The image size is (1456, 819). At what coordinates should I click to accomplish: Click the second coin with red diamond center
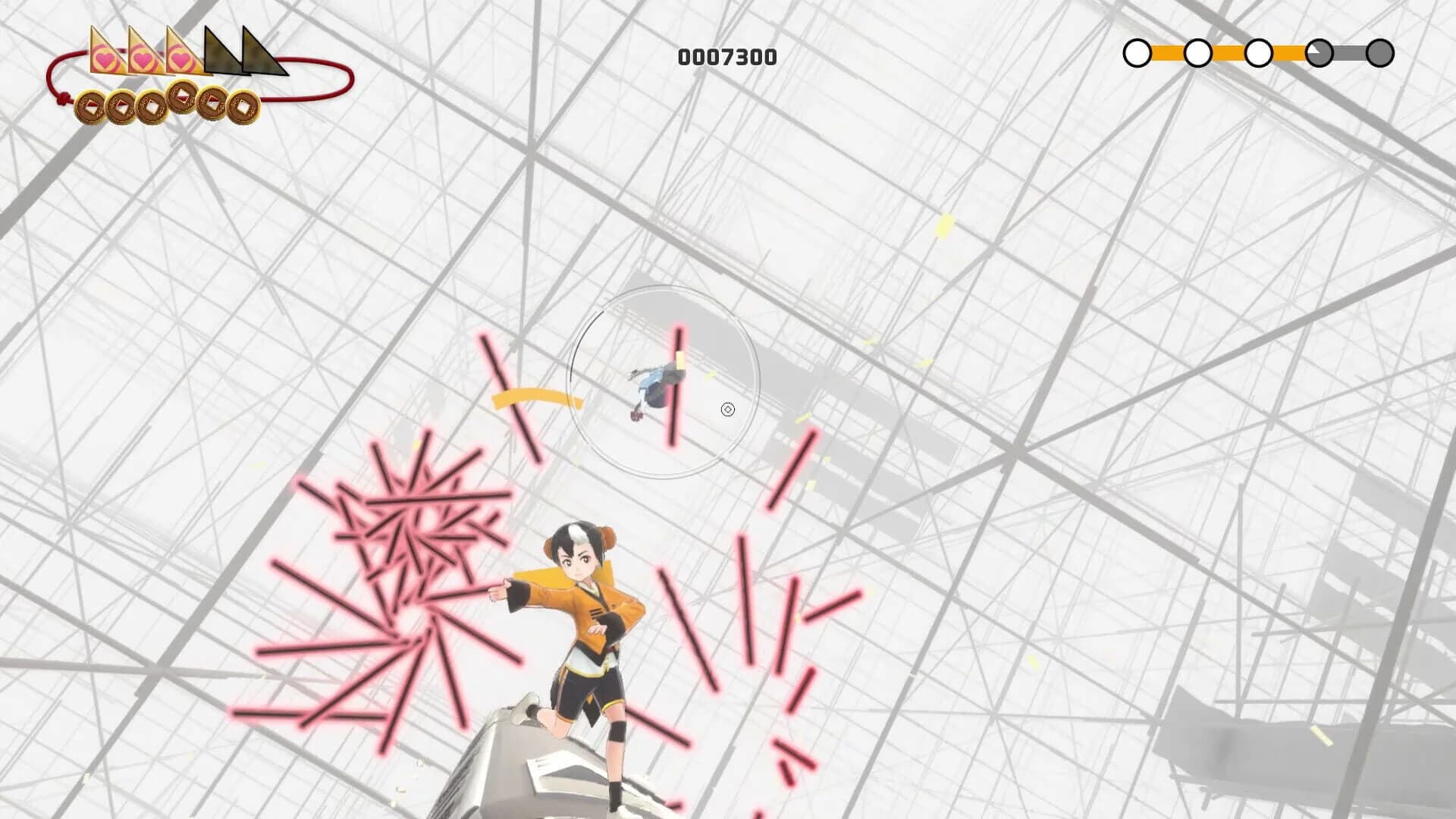coord(120,105)
